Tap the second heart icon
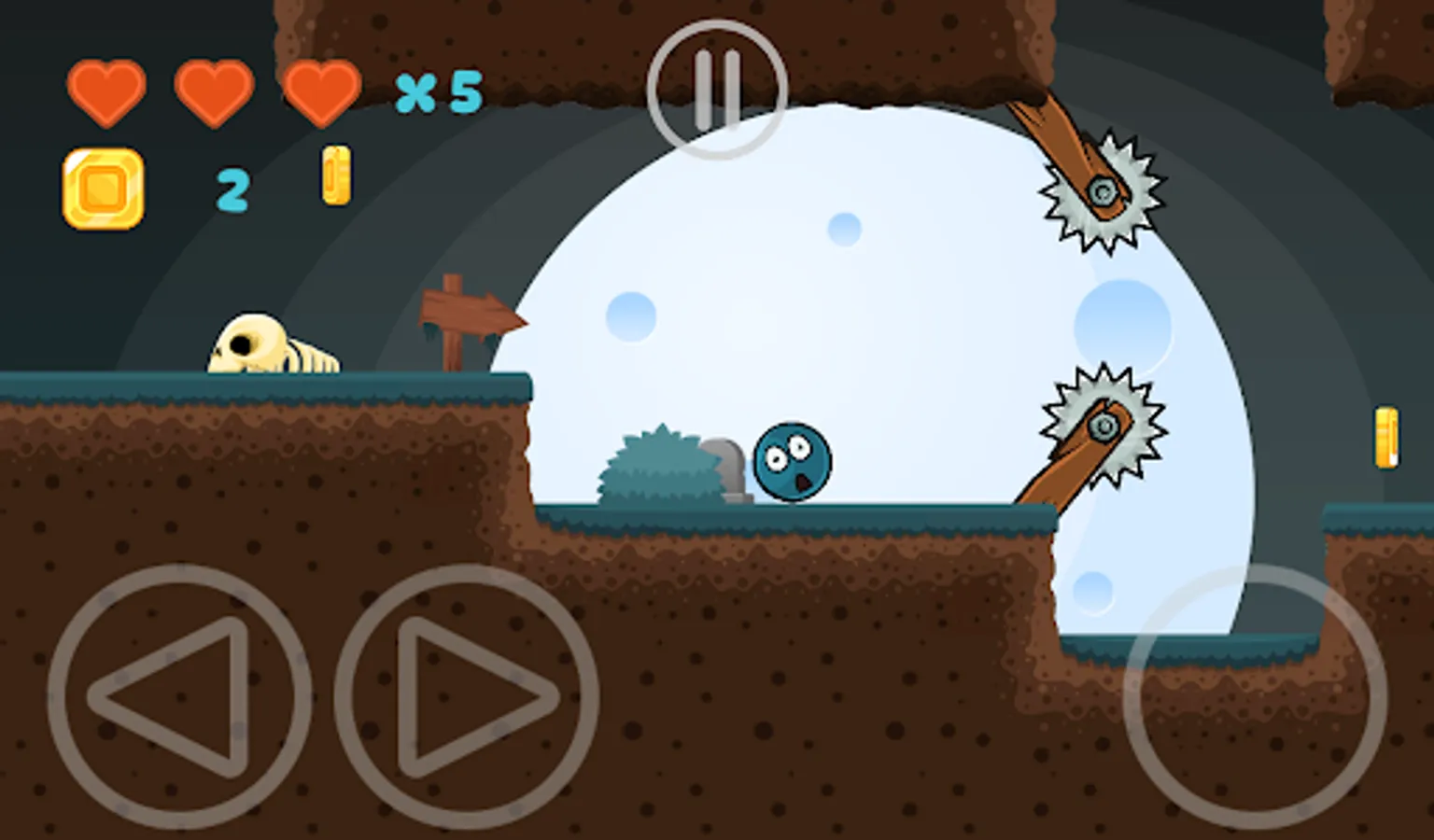This screenshot has width=1434, height=840. click(217, 89)
